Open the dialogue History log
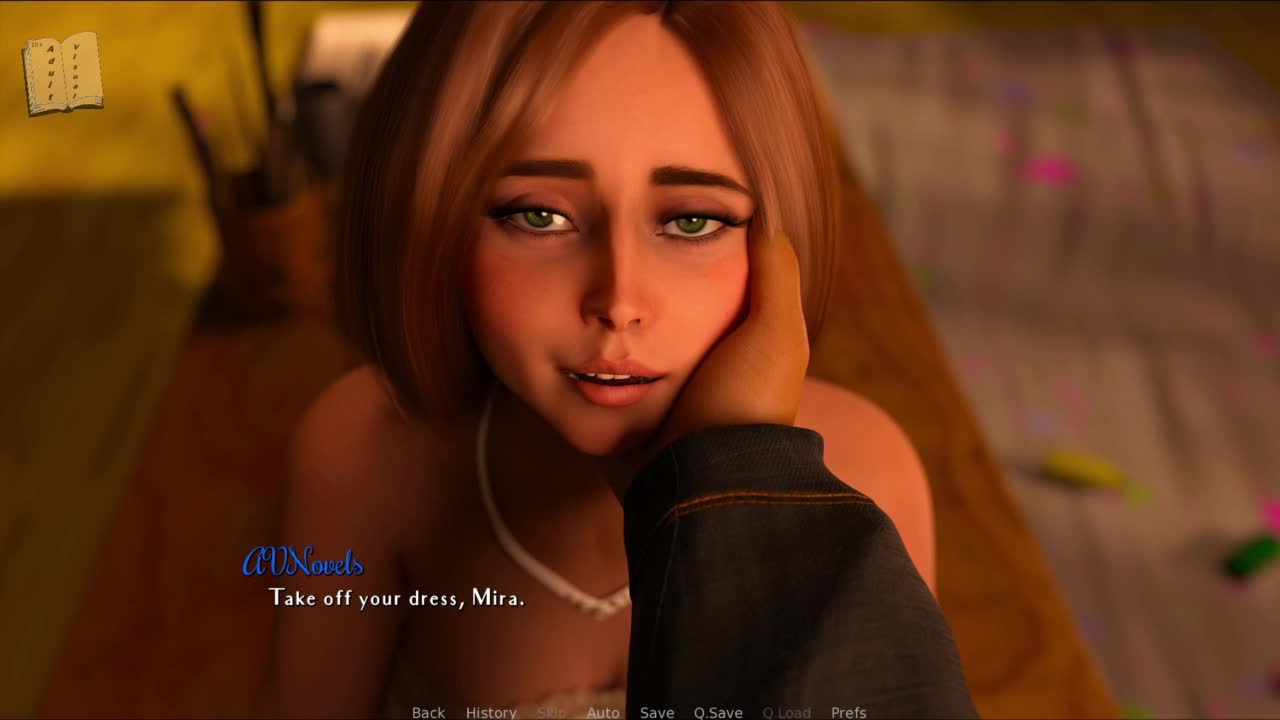 (x=491, y=712)
